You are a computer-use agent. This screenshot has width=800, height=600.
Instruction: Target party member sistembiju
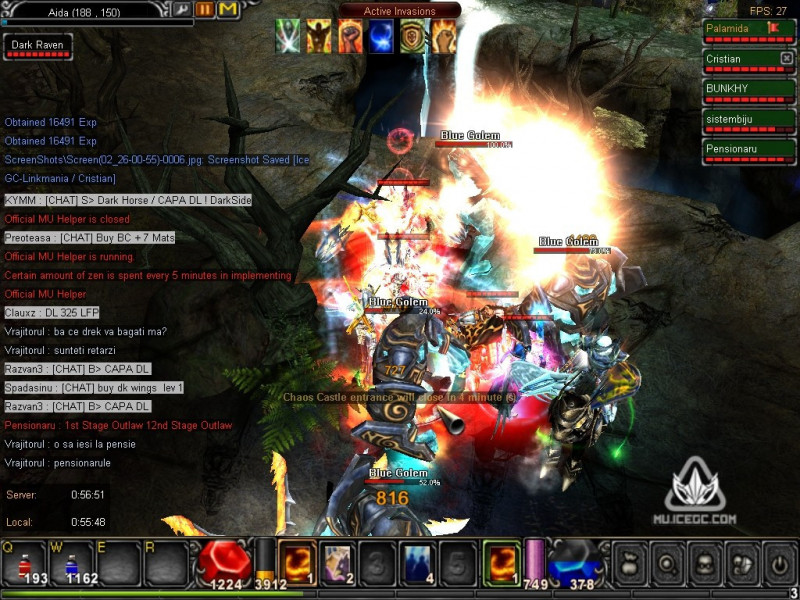[x=748, y=121]
